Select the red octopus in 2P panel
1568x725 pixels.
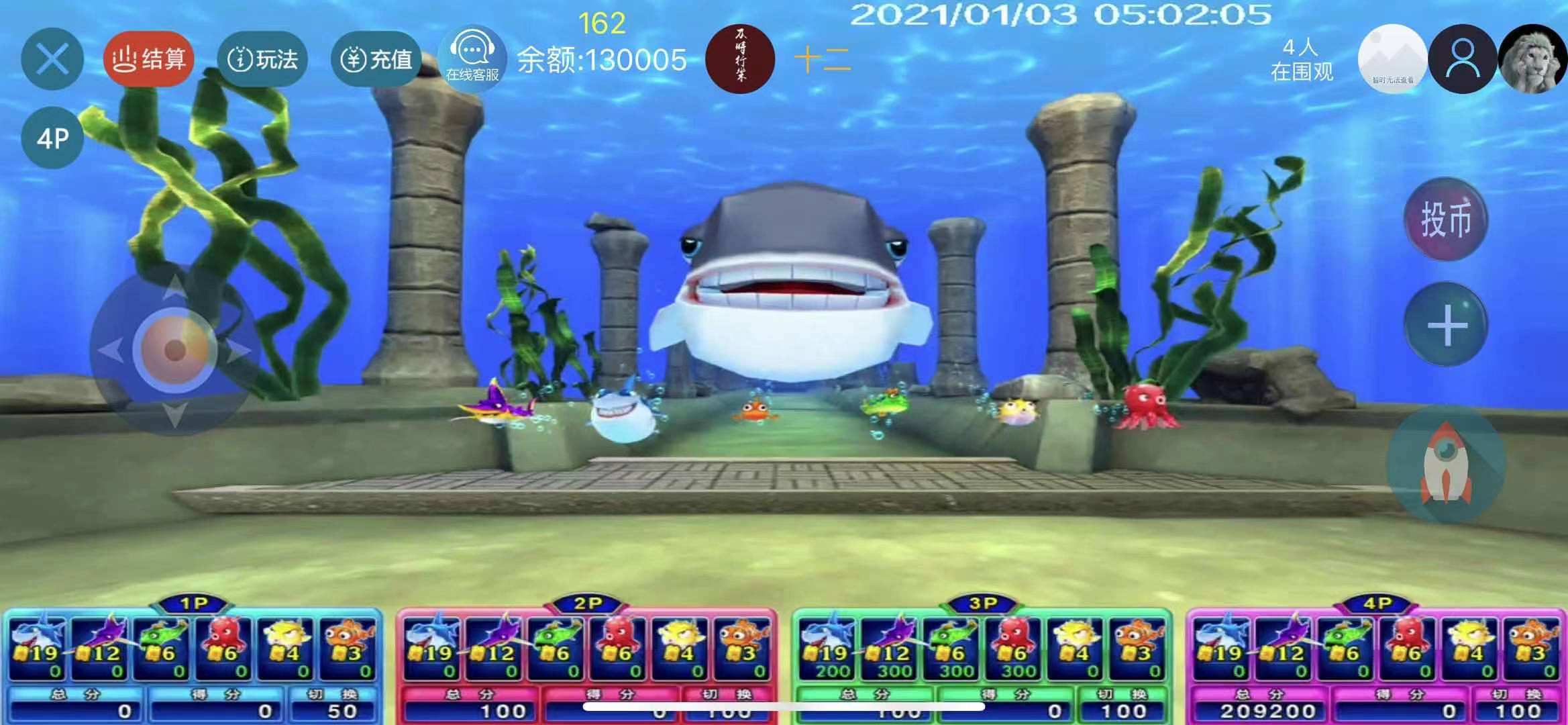coord(618,646)
